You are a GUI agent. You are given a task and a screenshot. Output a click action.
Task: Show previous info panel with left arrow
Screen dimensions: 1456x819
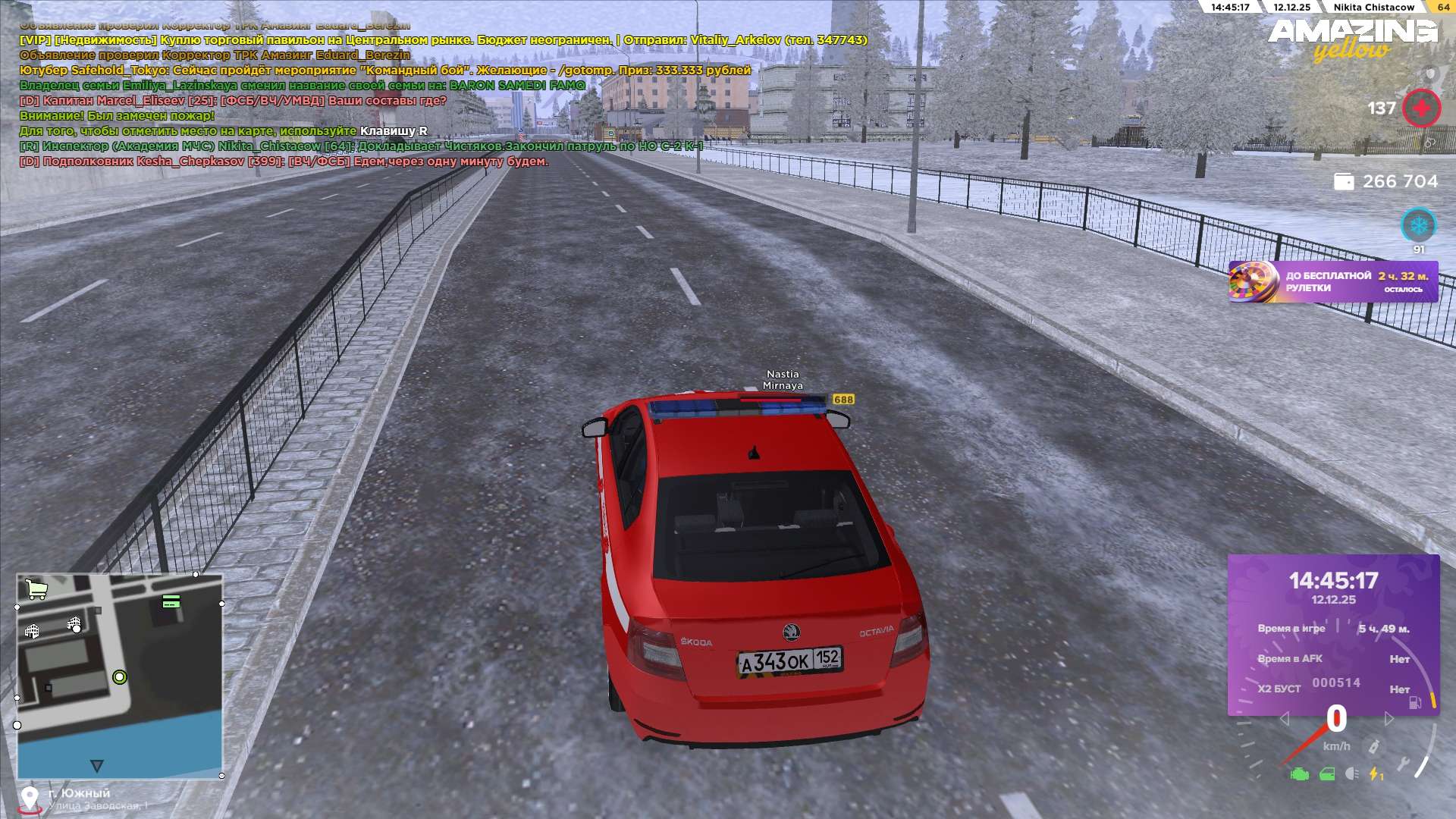(1284, 718)
